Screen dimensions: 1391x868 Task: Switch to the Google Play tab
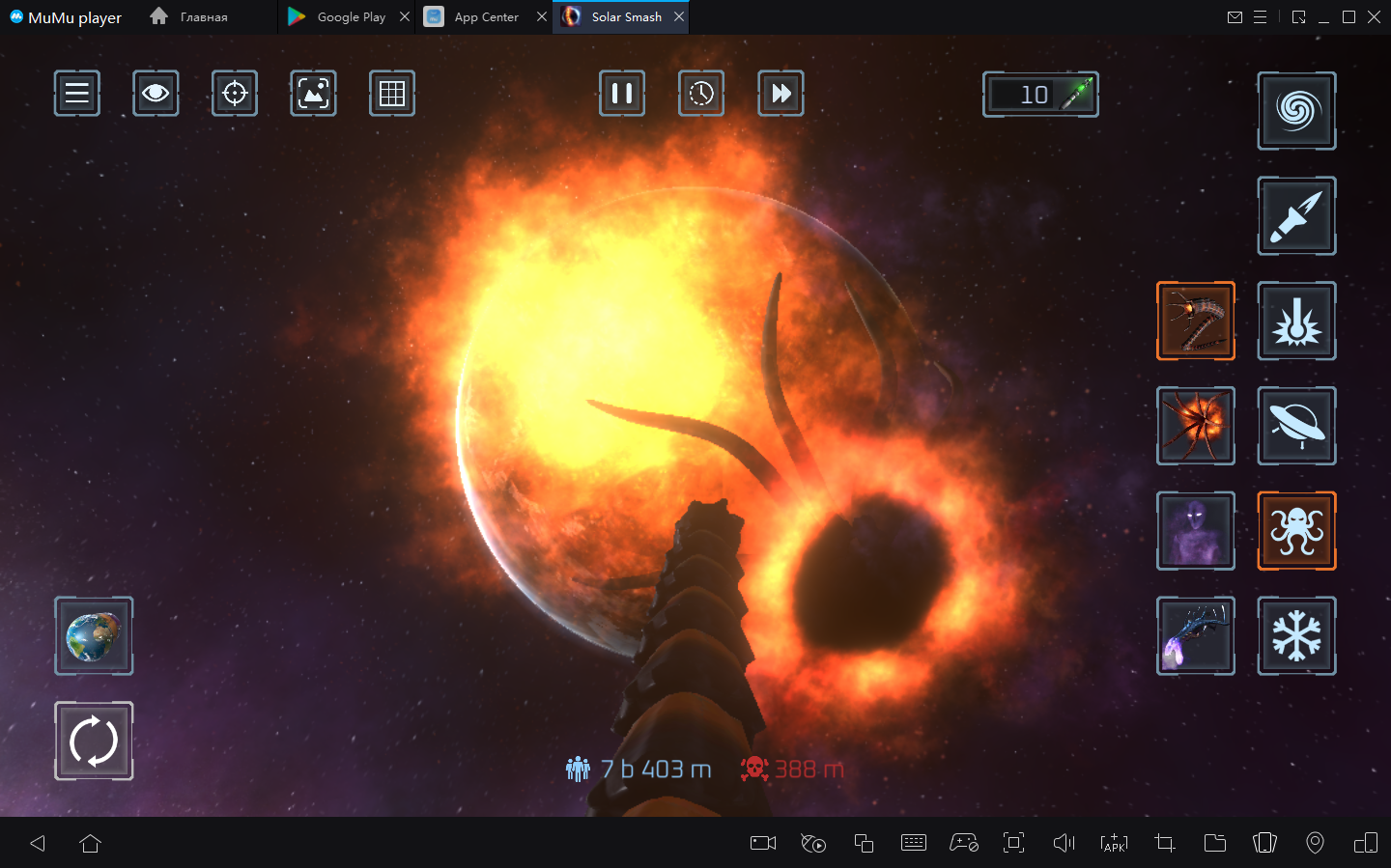pyautogui.click(x=350, y=17)
